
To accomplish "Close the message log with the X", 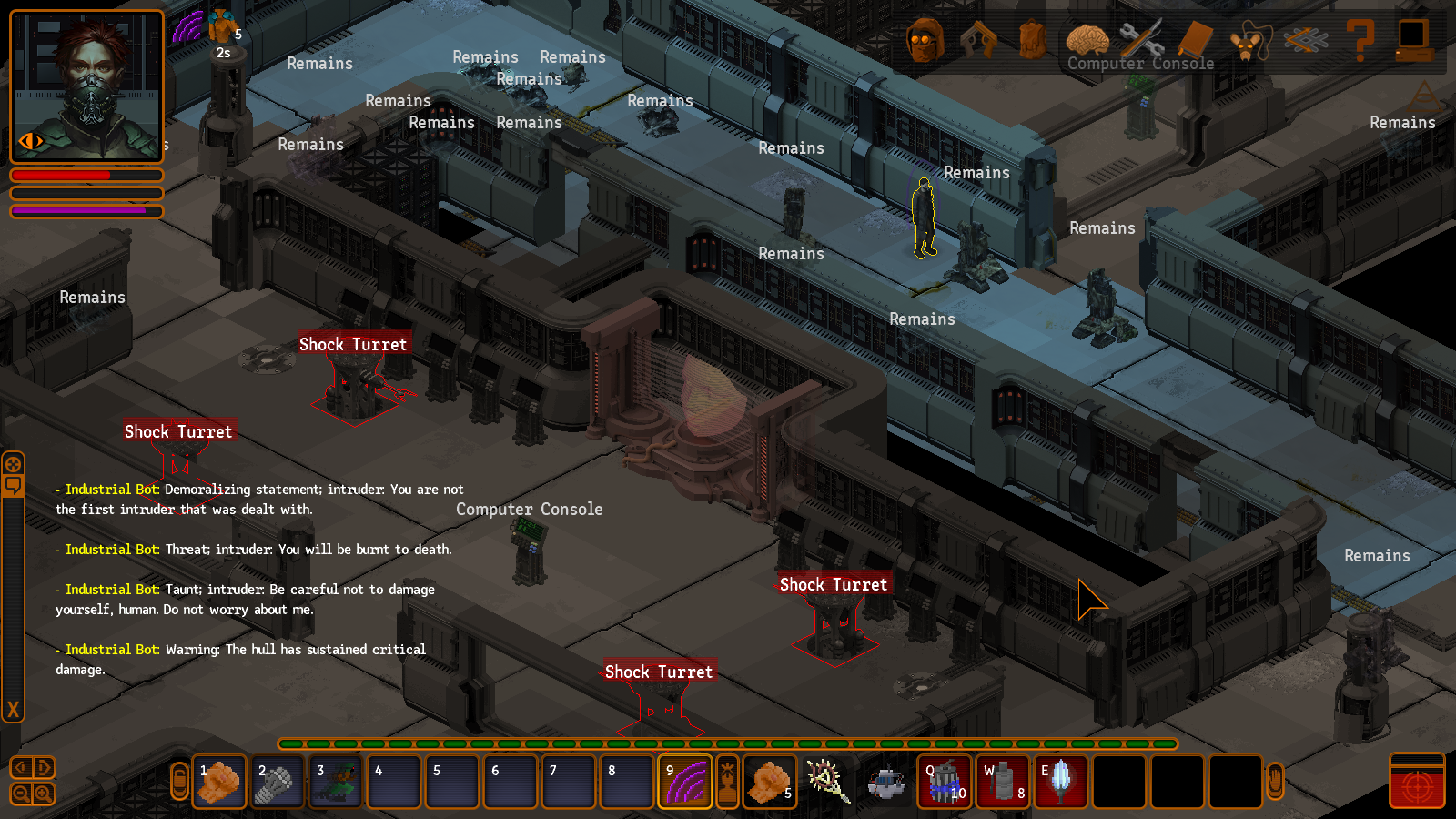I will (13, 709).
